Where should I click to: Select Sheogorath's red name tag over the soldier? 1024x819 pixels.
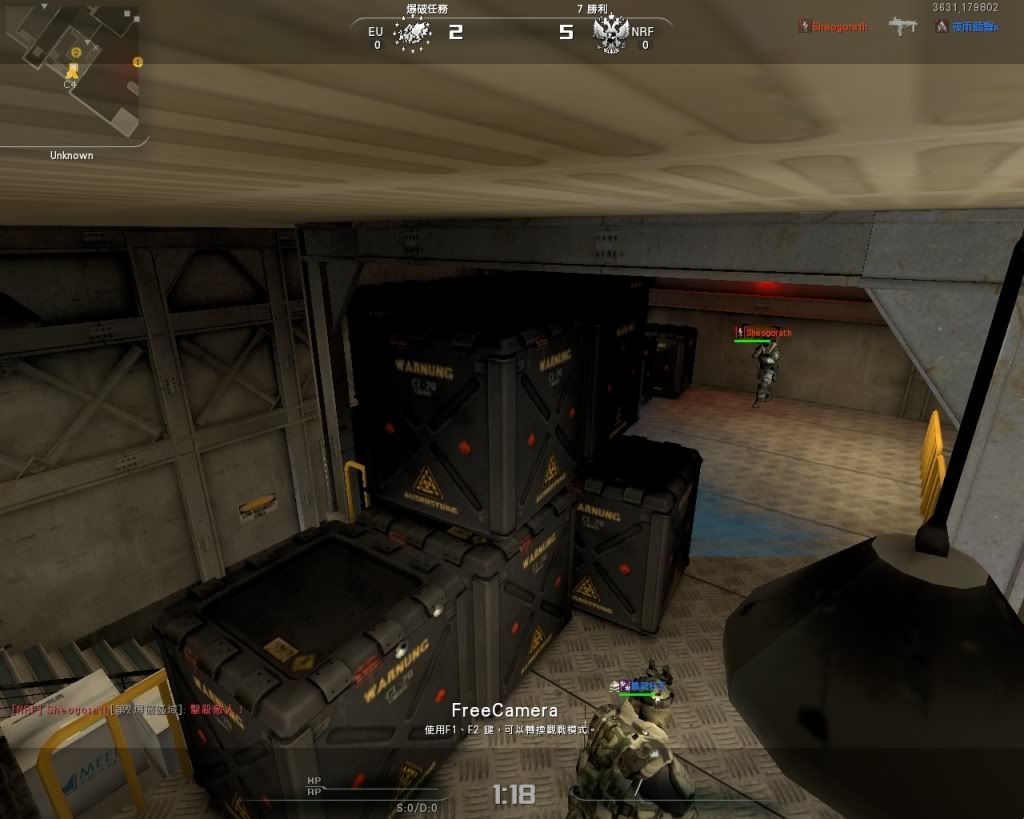click(768, 333)
